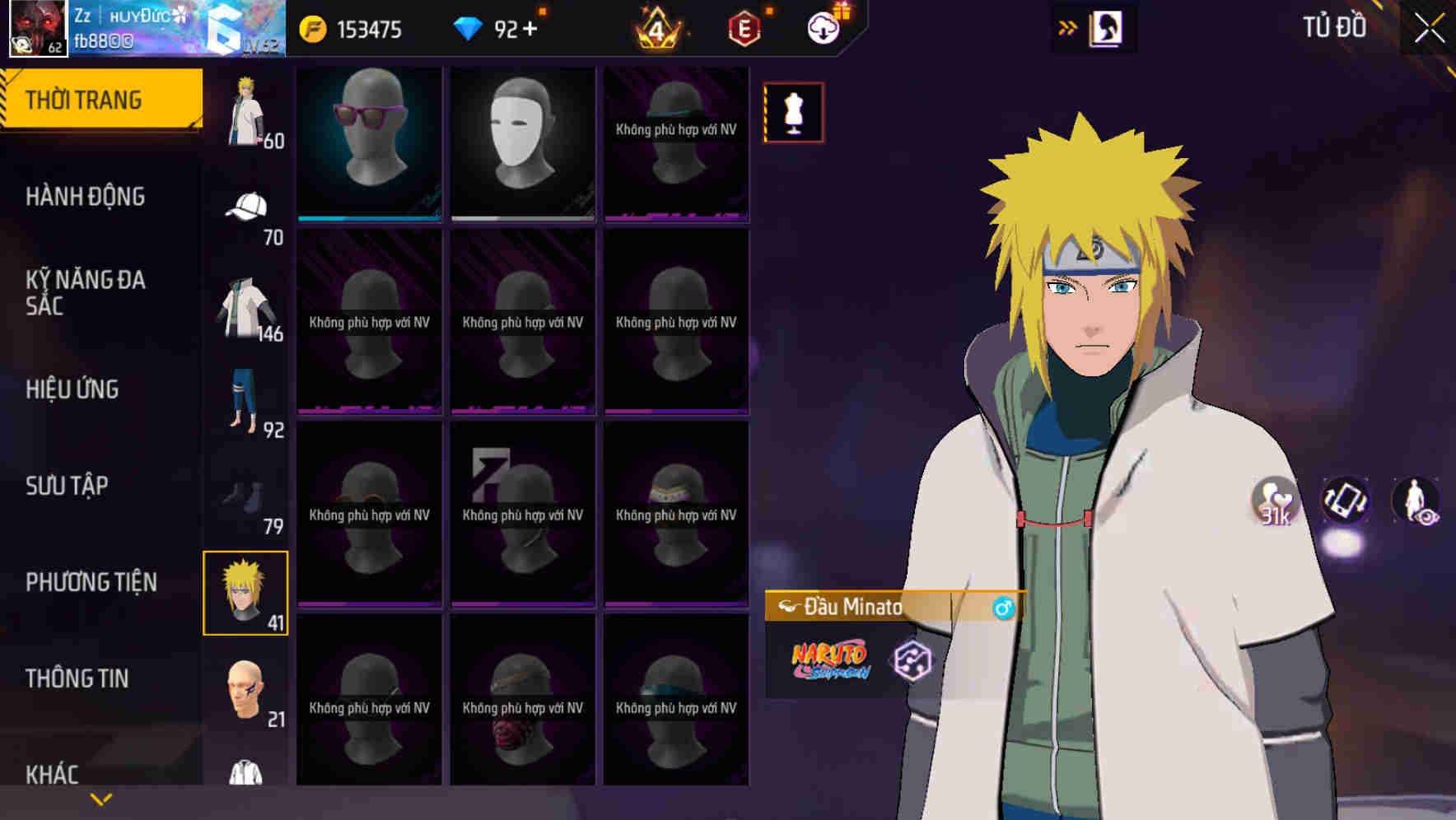Screen dimensions: 1456x820
Task: Click the diamonds 92+ top-up button
Action: (502, 28)
